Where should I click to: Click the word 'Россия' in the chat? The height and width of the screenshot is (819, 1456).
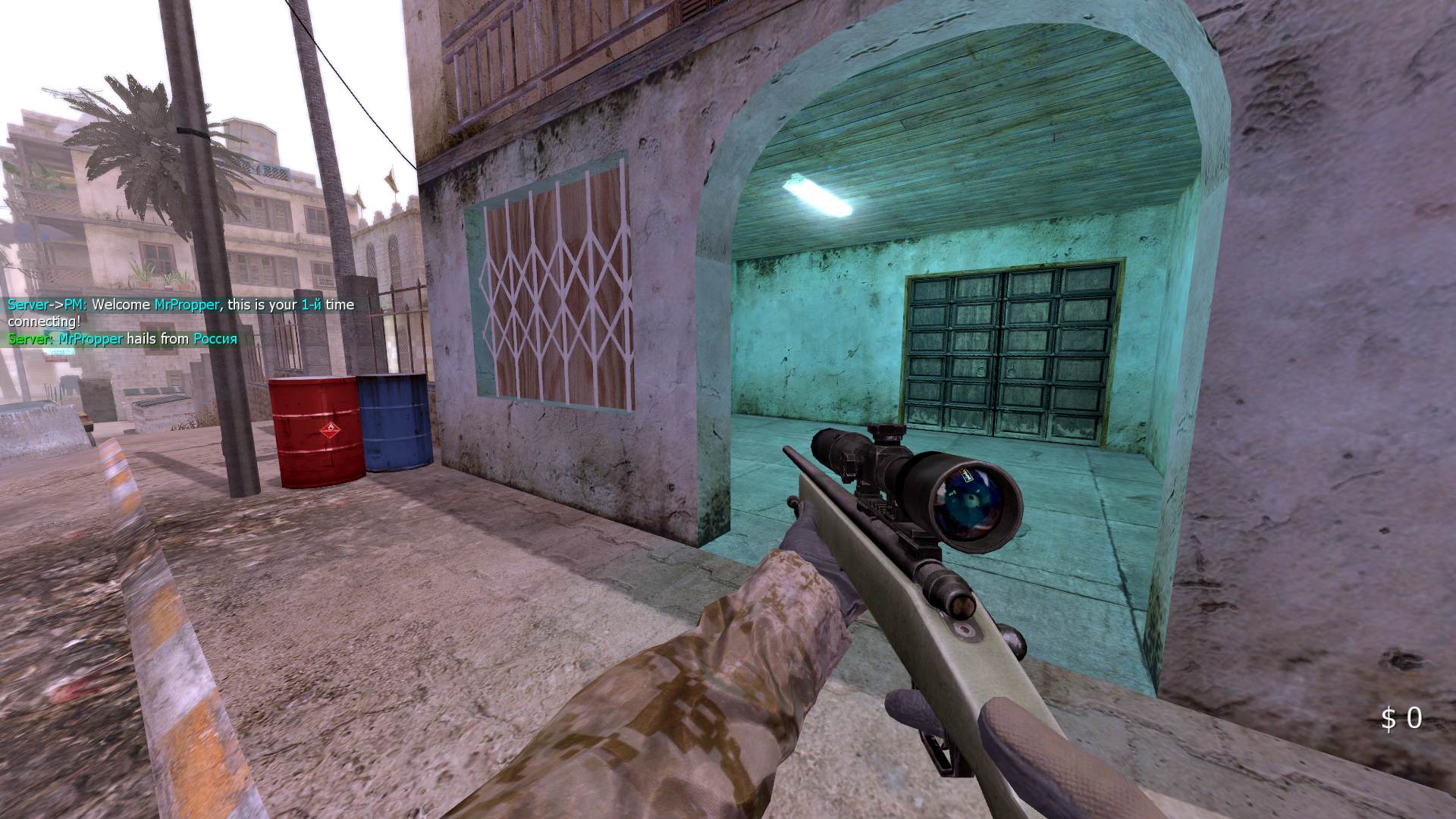[x=215, y=340]
